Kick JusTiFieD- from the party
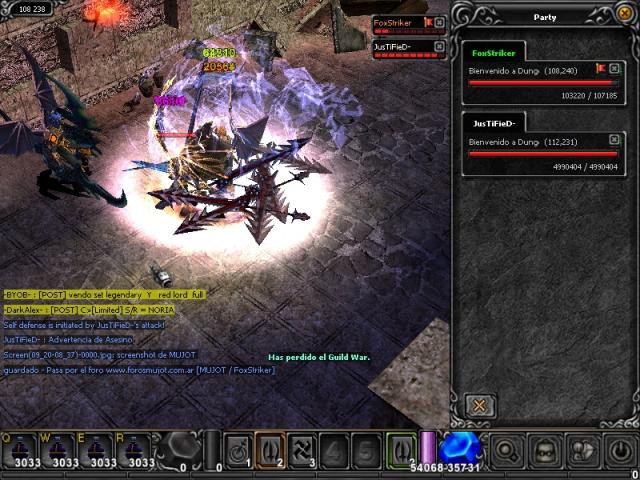This screenshot has width=640, height=480. coord(614,140)
